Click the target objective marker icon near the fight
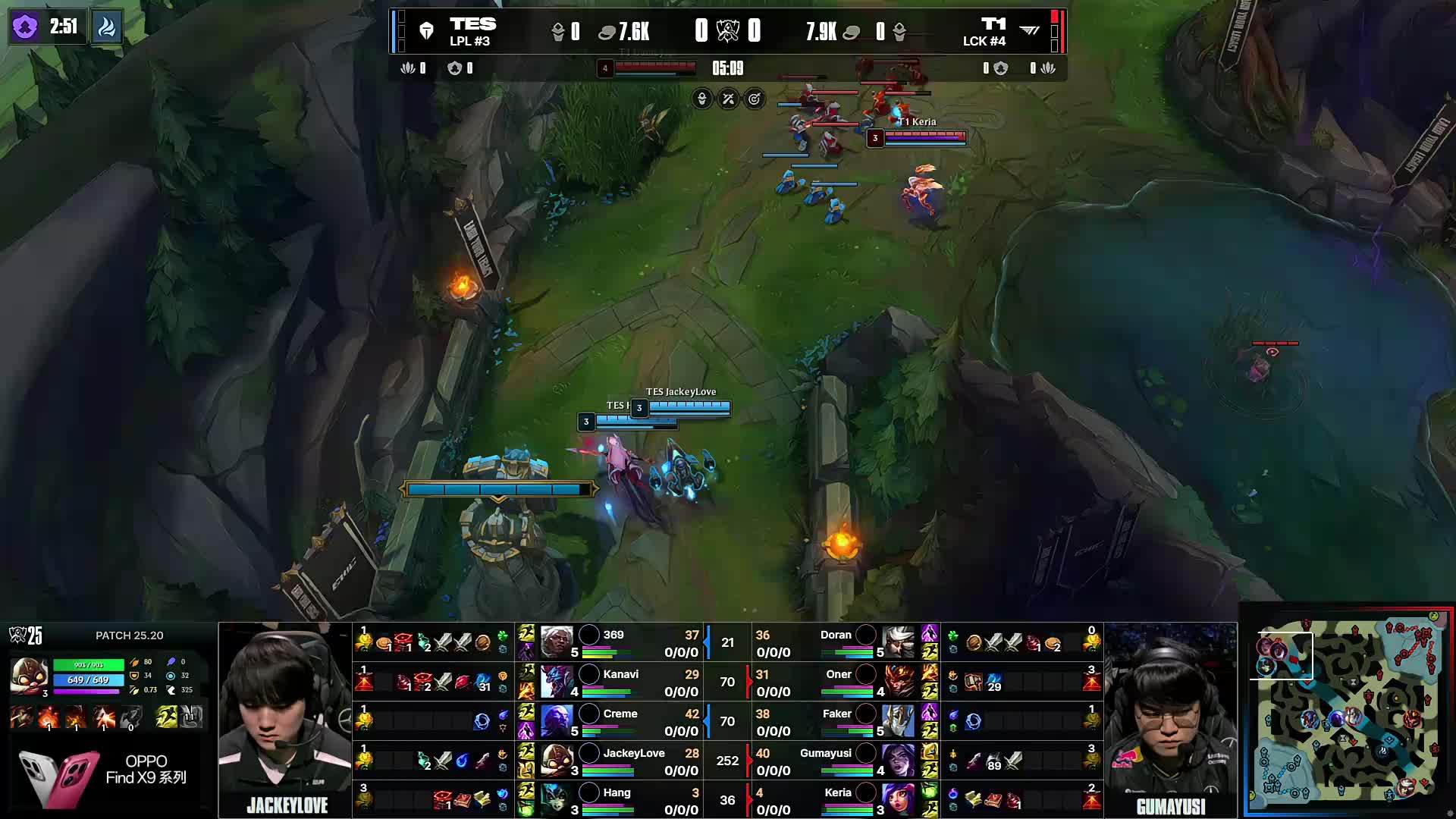The image size is (1456, 819). (755, 99)
